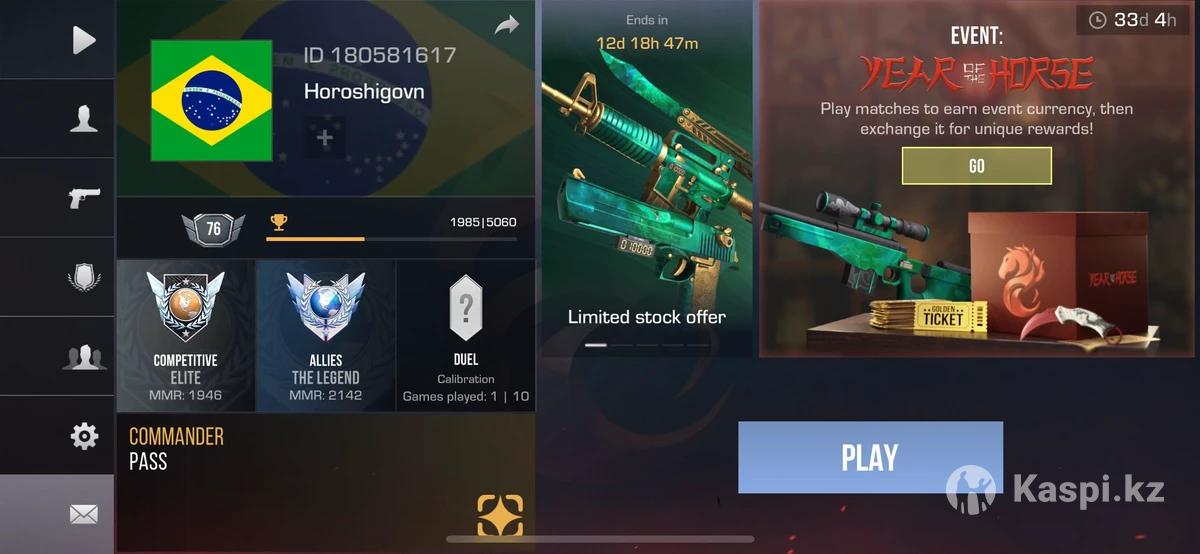Open the Duel calibration panel

click(466, 336)
